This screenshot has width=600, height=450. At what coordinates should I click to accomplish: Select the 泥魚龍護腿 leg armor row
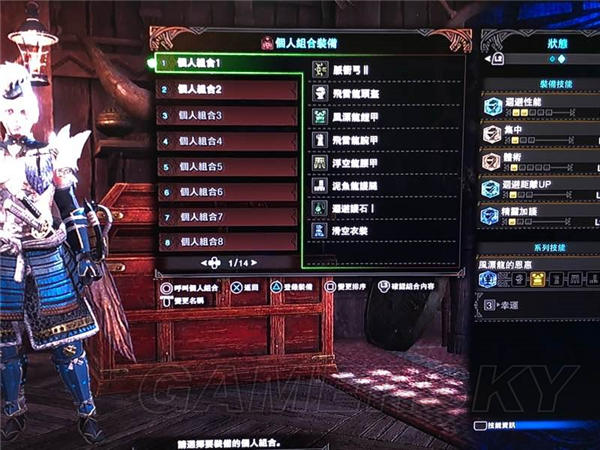click(x=362, y=185)
